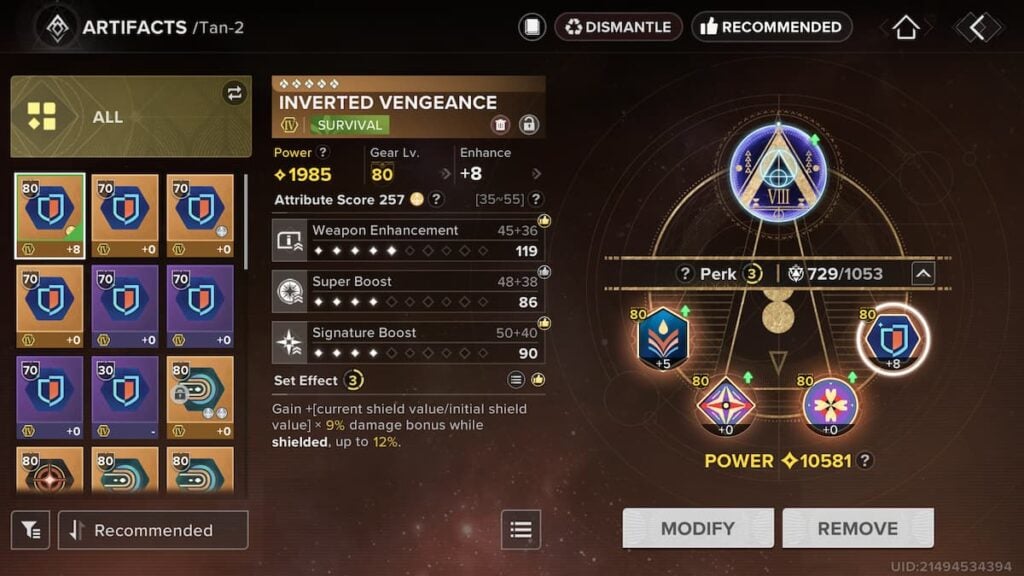
Task: Mark Inverted Vengeance for trash
Action: 500,125
